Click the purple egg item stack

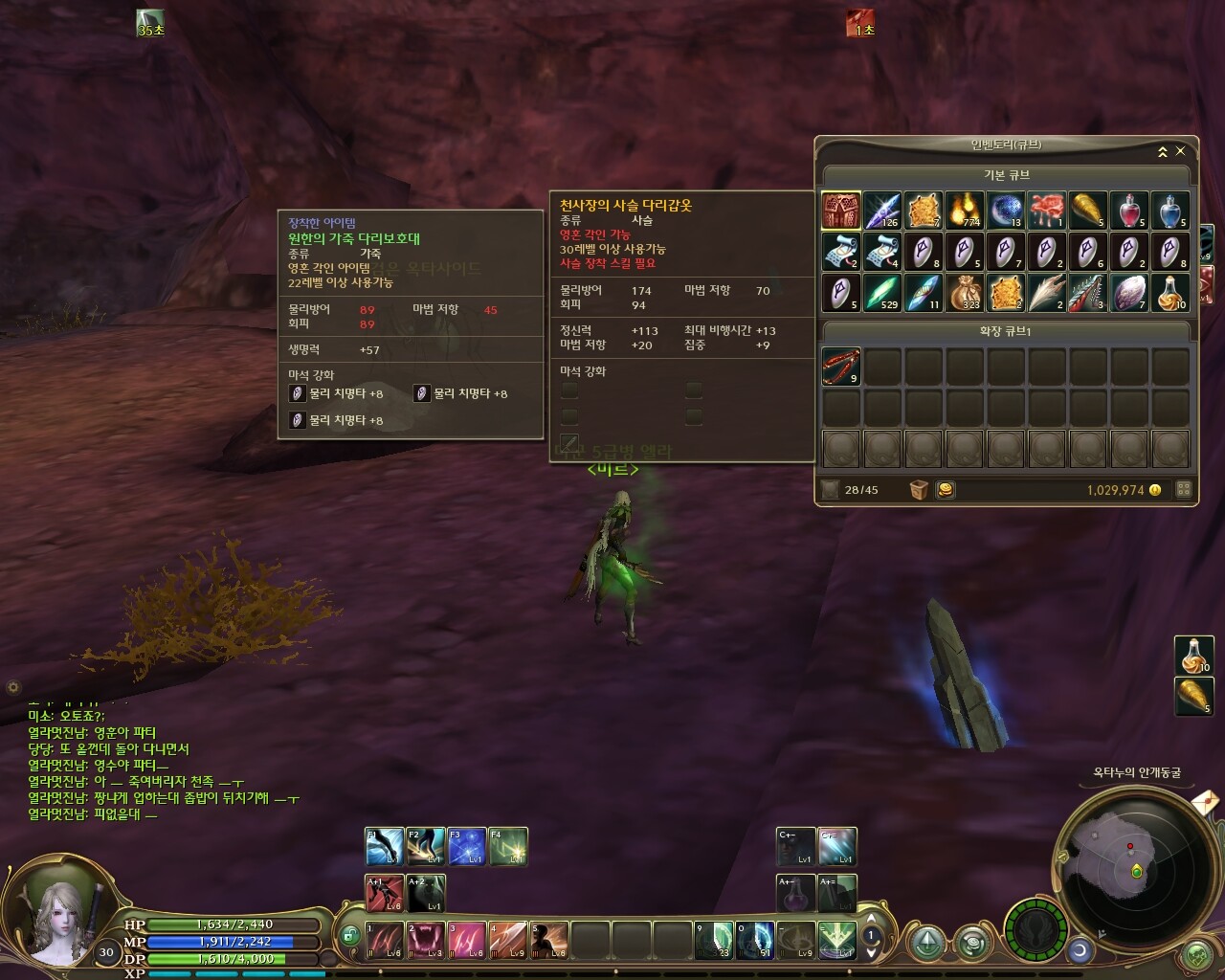pos(1128,292)
